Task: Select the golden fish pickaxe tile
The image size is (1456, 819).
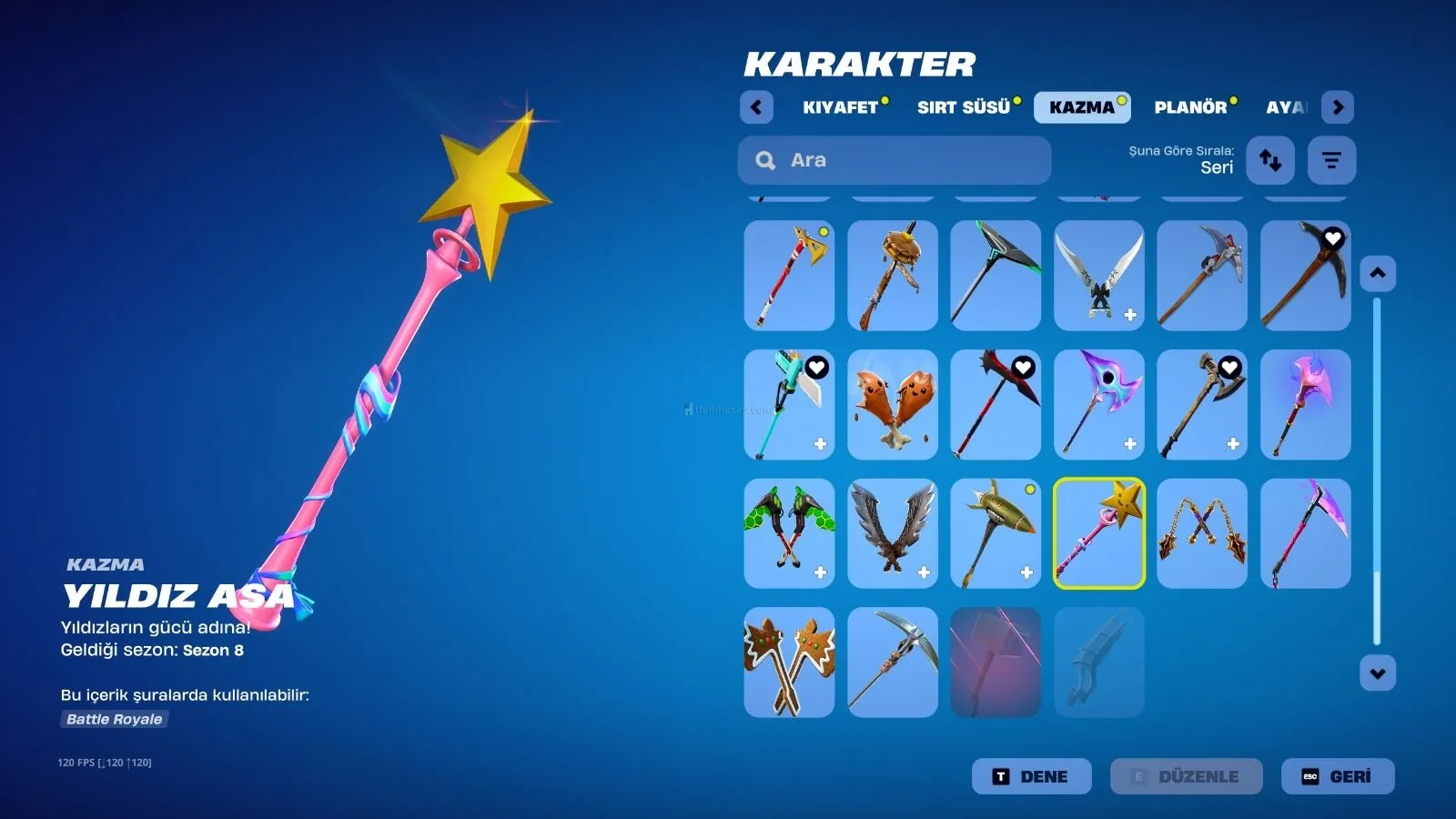Action: pos(996,533)
